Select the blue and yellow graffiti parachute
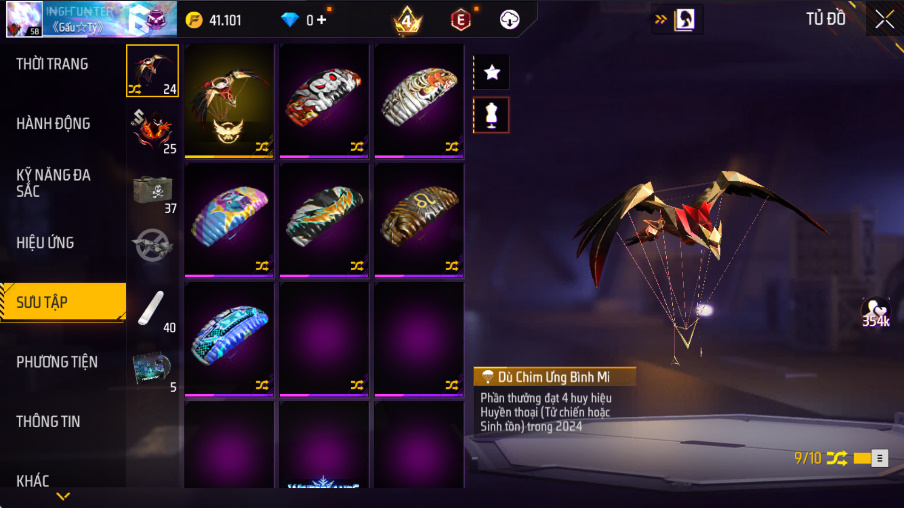This screenshot has width=904, height=508. click(x=229, y=218)
